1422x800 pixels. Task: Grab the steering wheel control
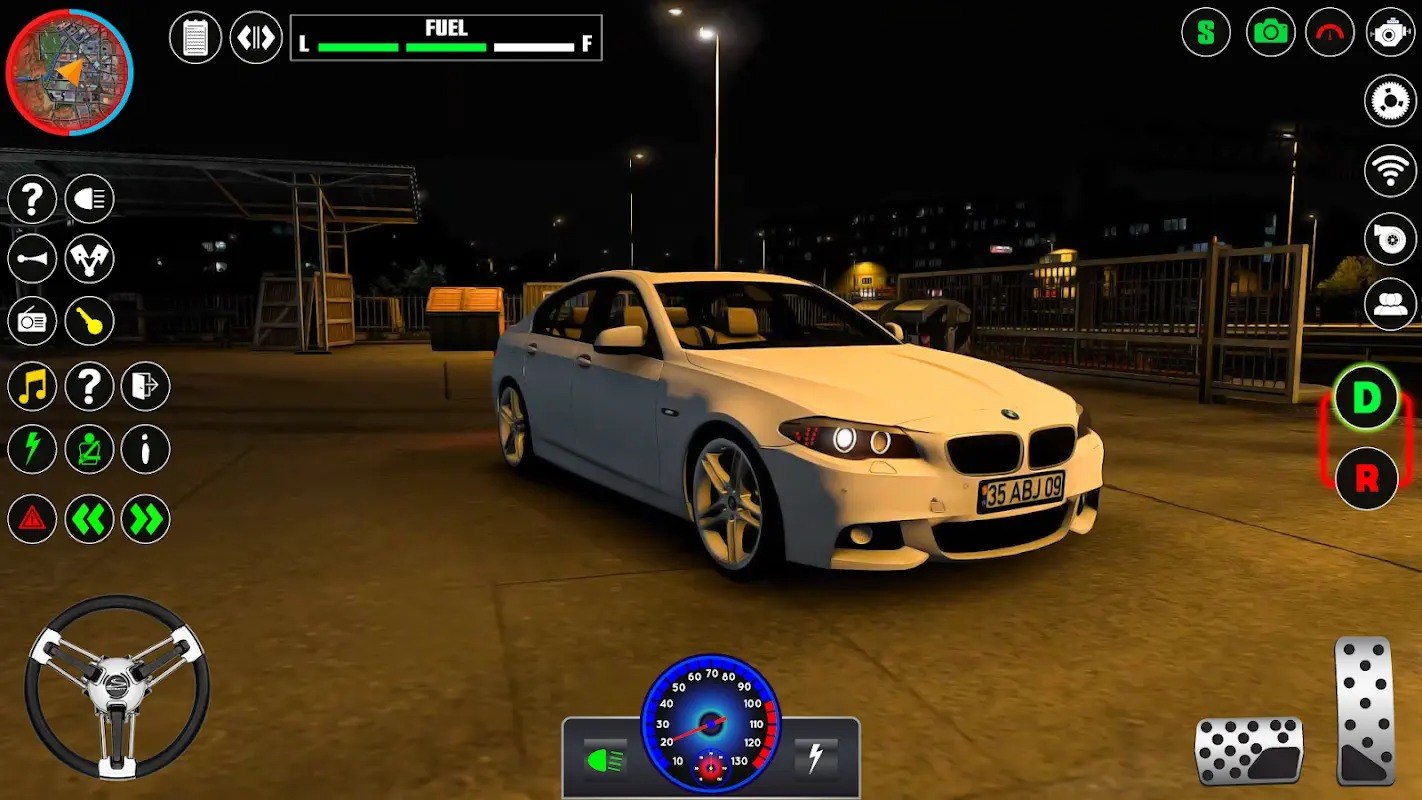[x=117, y=687]
